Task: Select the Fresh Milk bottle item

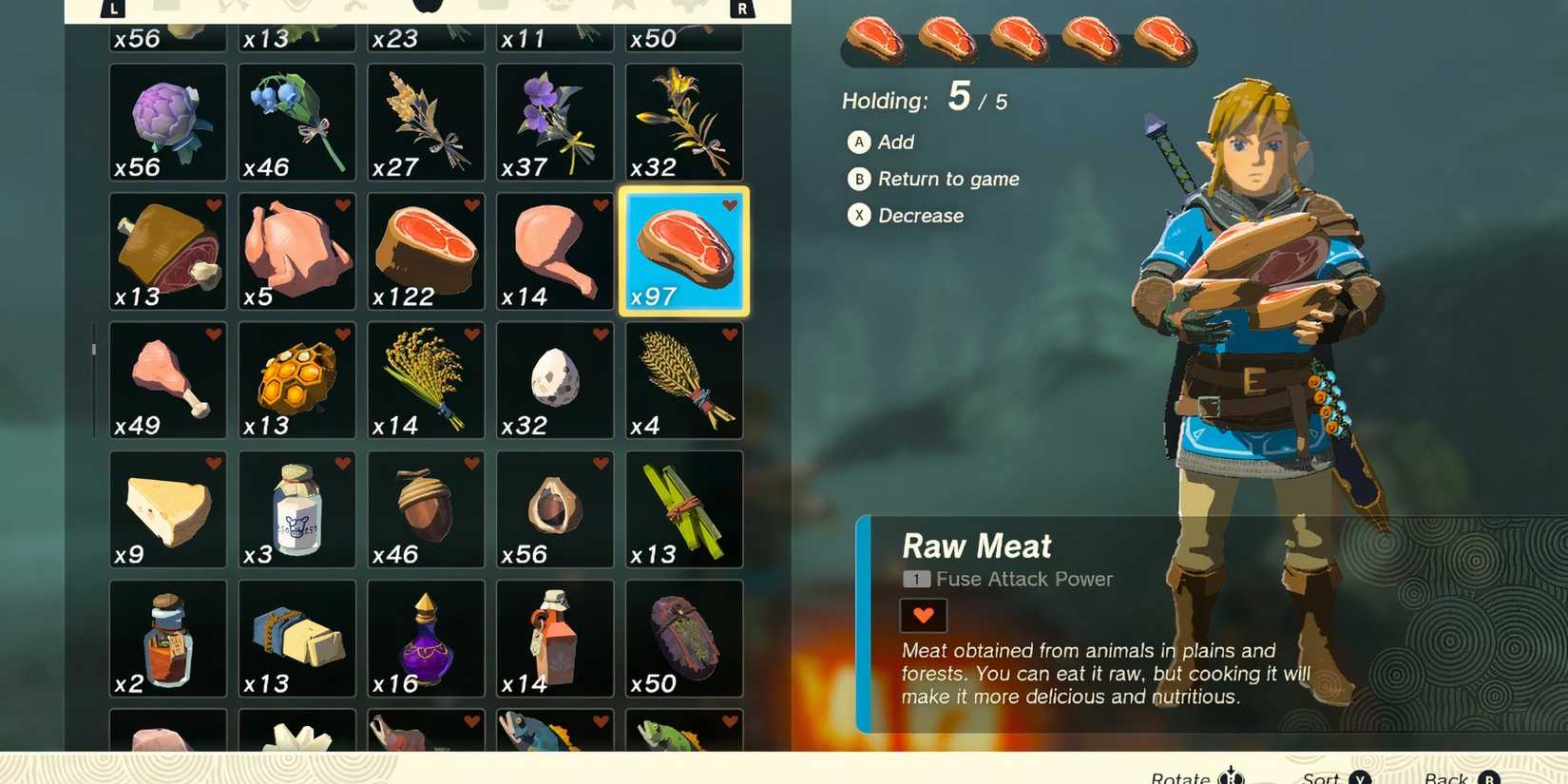Action: tap(296, 508)
